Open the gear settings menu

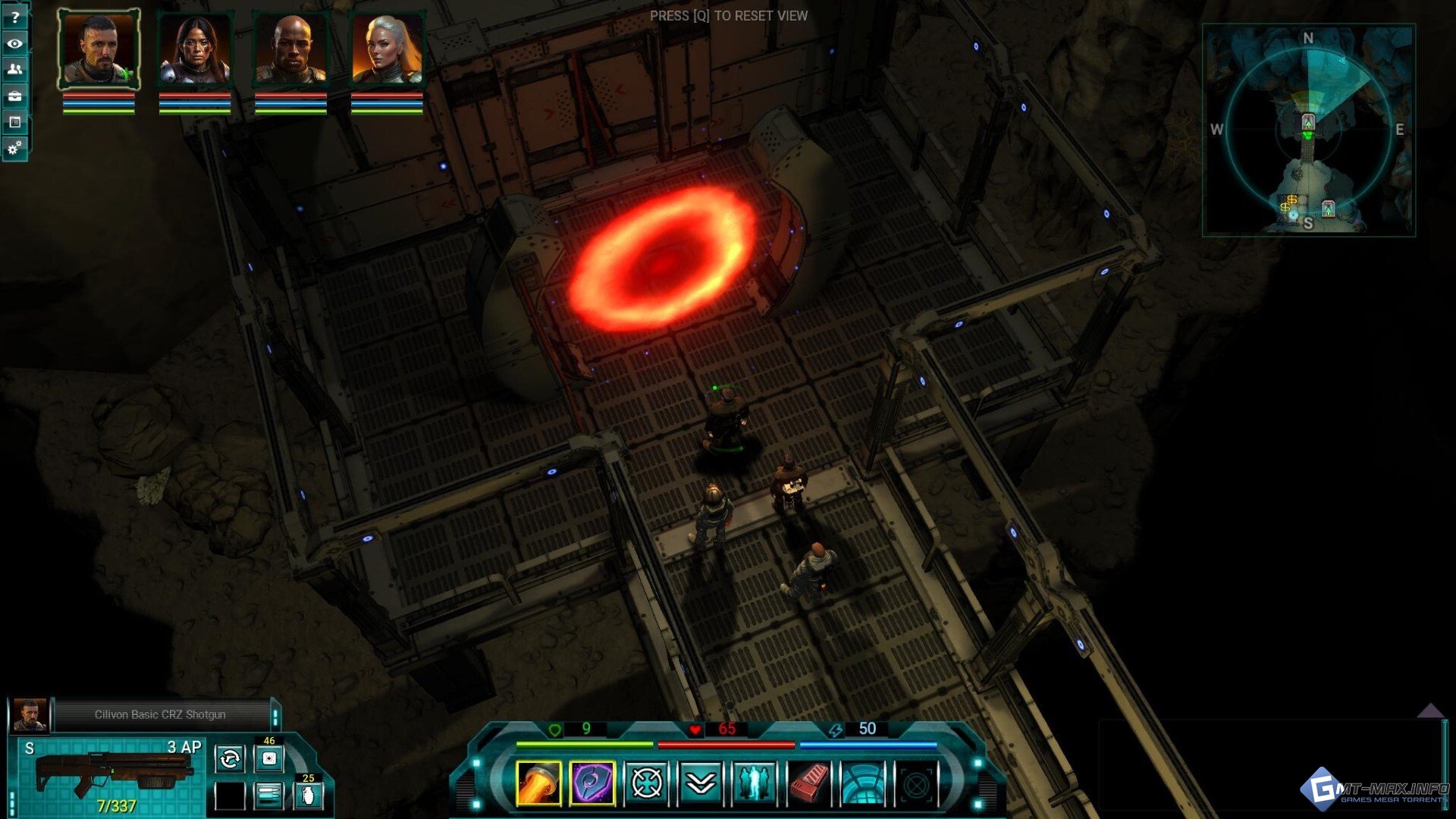point(14,148)
